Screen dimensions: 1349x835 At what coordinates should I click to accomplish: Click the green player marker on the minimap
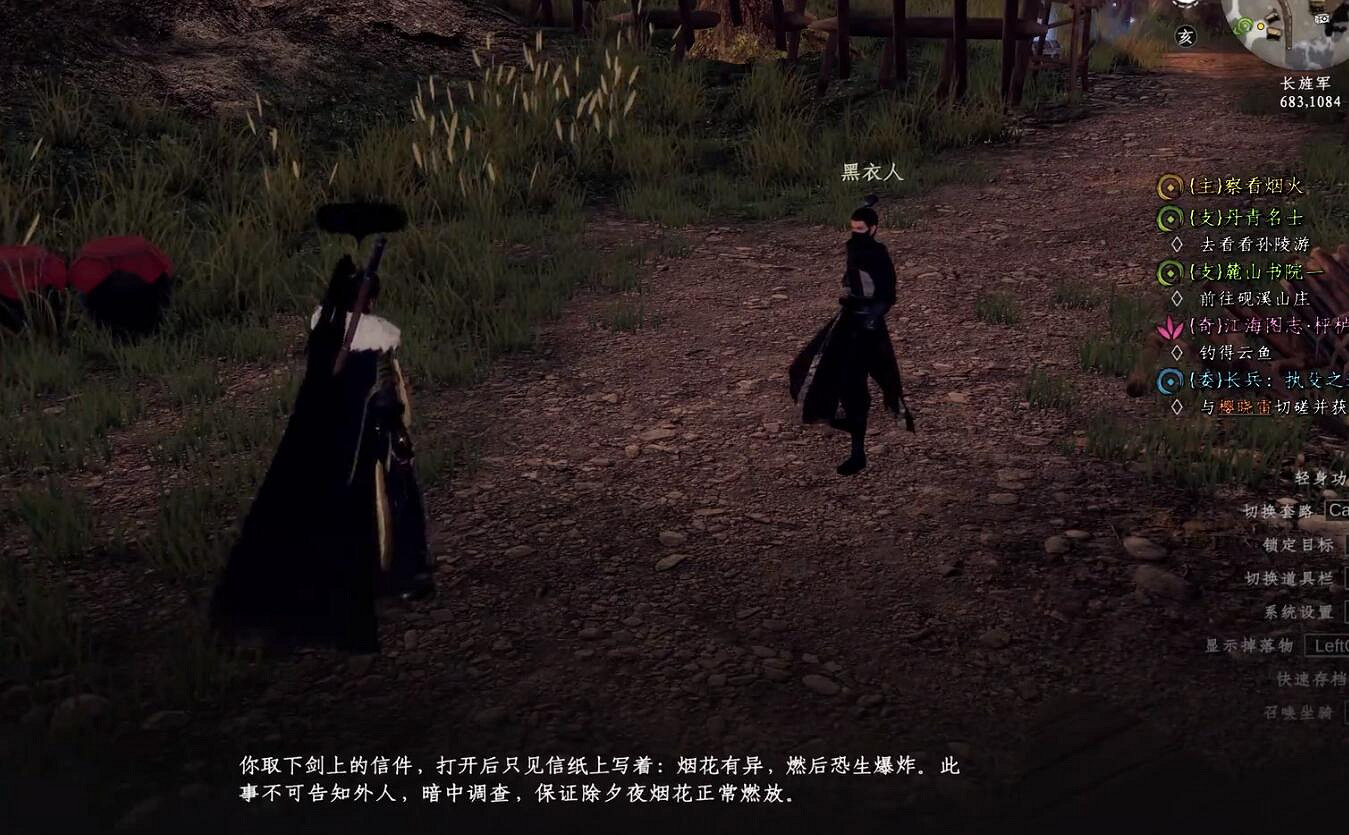point(1242,26)
